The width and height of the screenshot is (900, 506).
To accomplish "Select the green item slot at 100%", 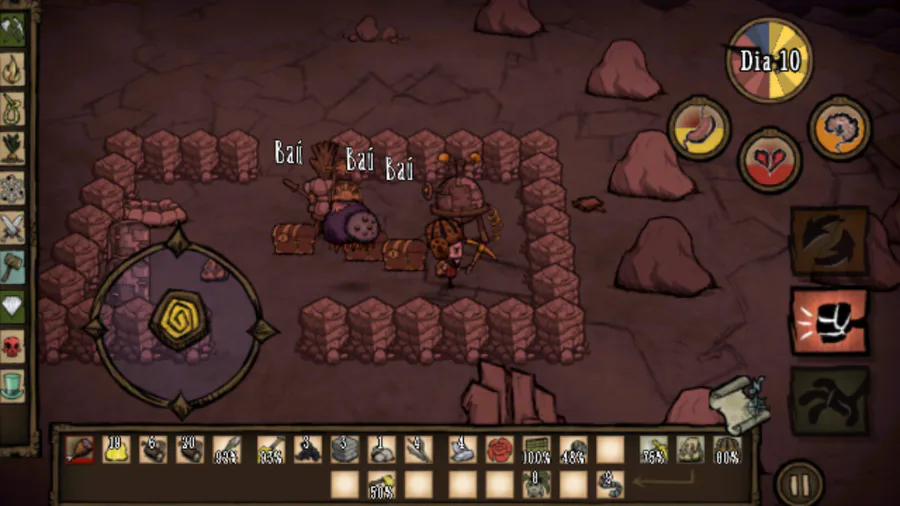I will pos(536,450).
